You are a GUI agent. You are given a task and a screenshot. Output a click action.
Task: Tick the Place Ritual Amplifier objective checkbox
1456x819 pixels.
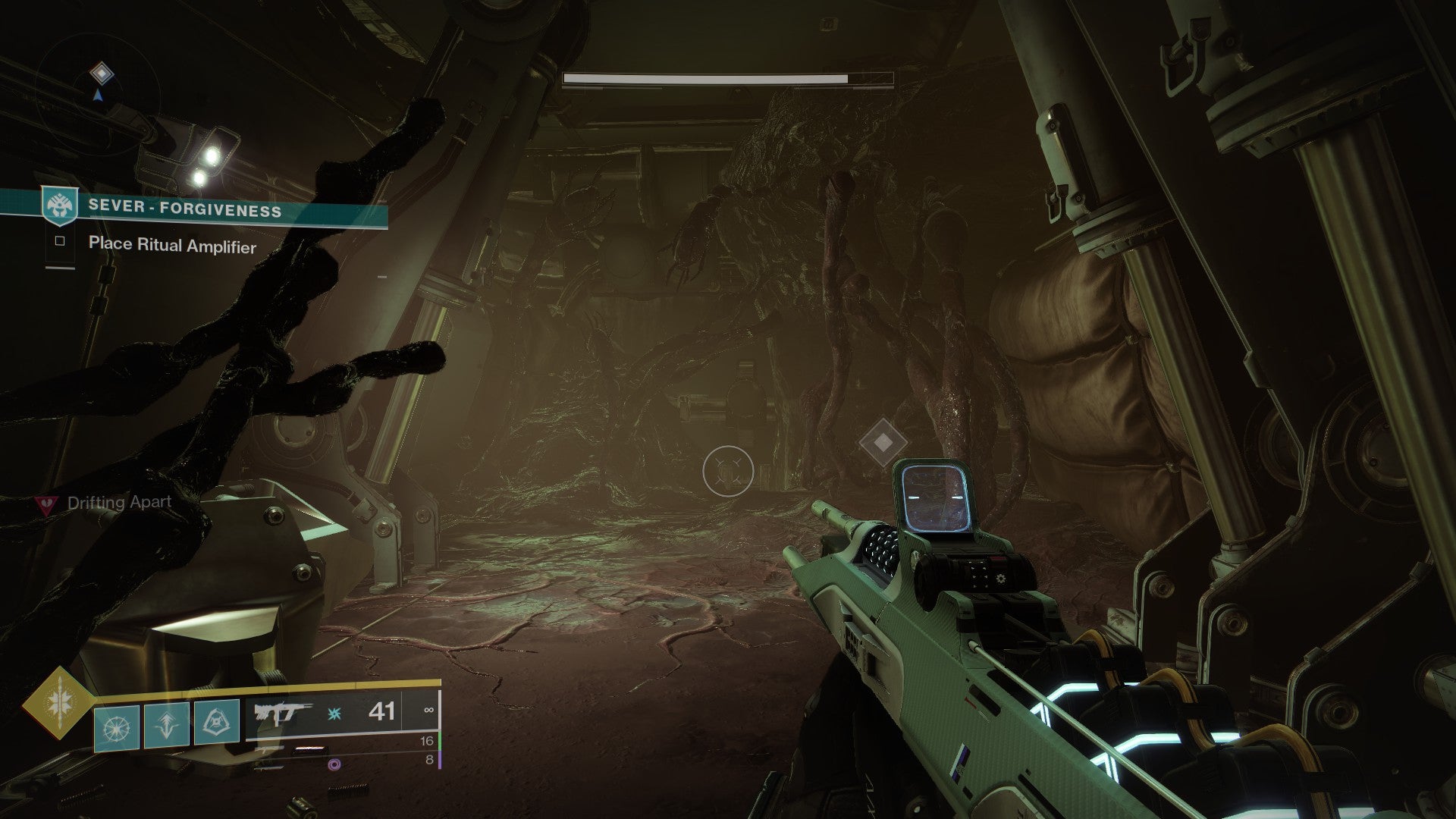[x=60, y=241]
